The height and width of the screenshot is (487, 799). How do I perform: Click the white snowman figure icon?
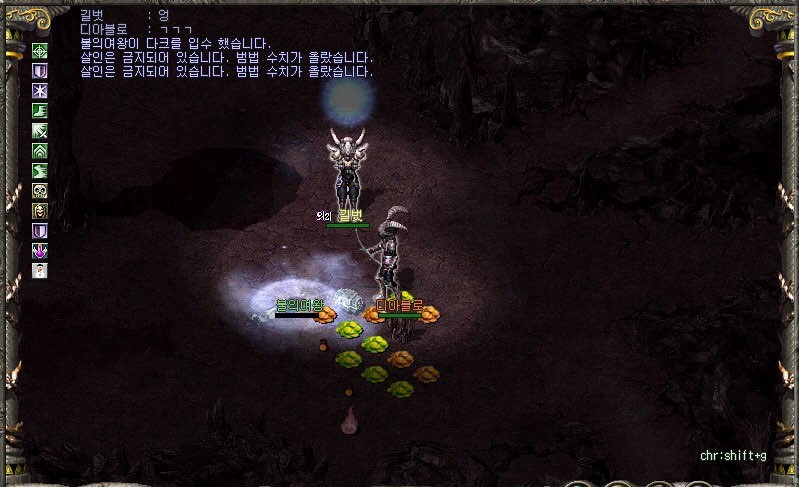(41, 270)
